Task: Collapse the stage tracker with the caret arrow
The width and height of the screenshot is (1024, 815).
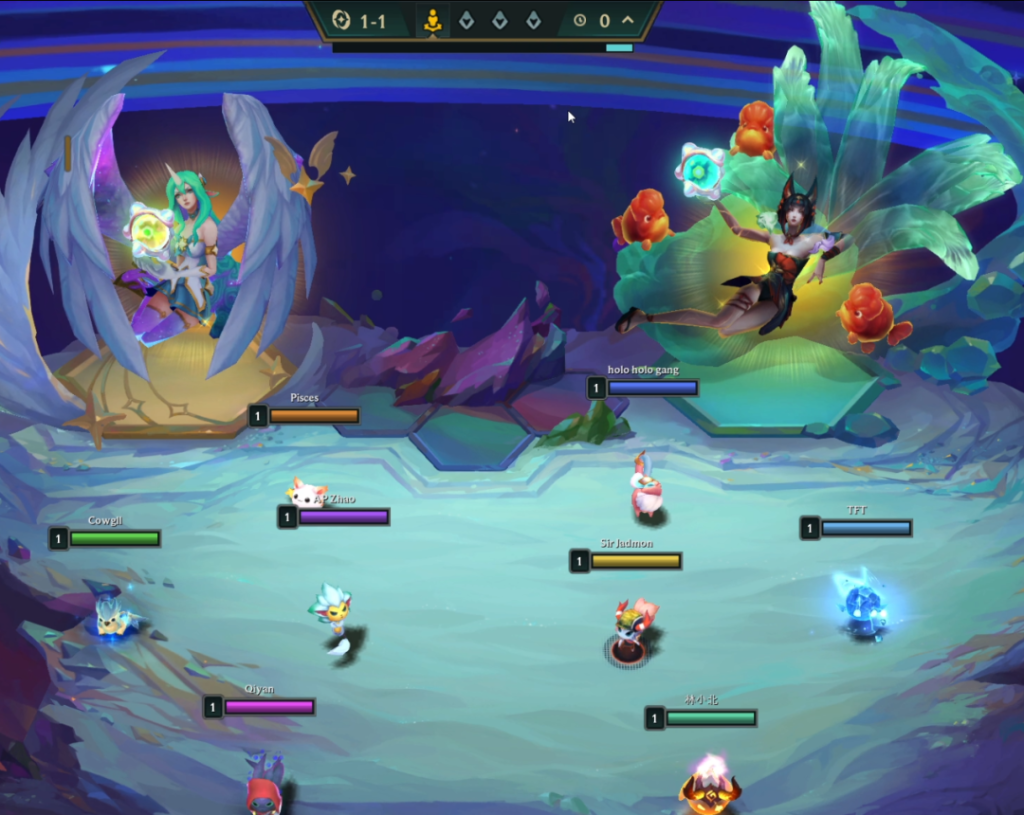Action: coord(628,20)
